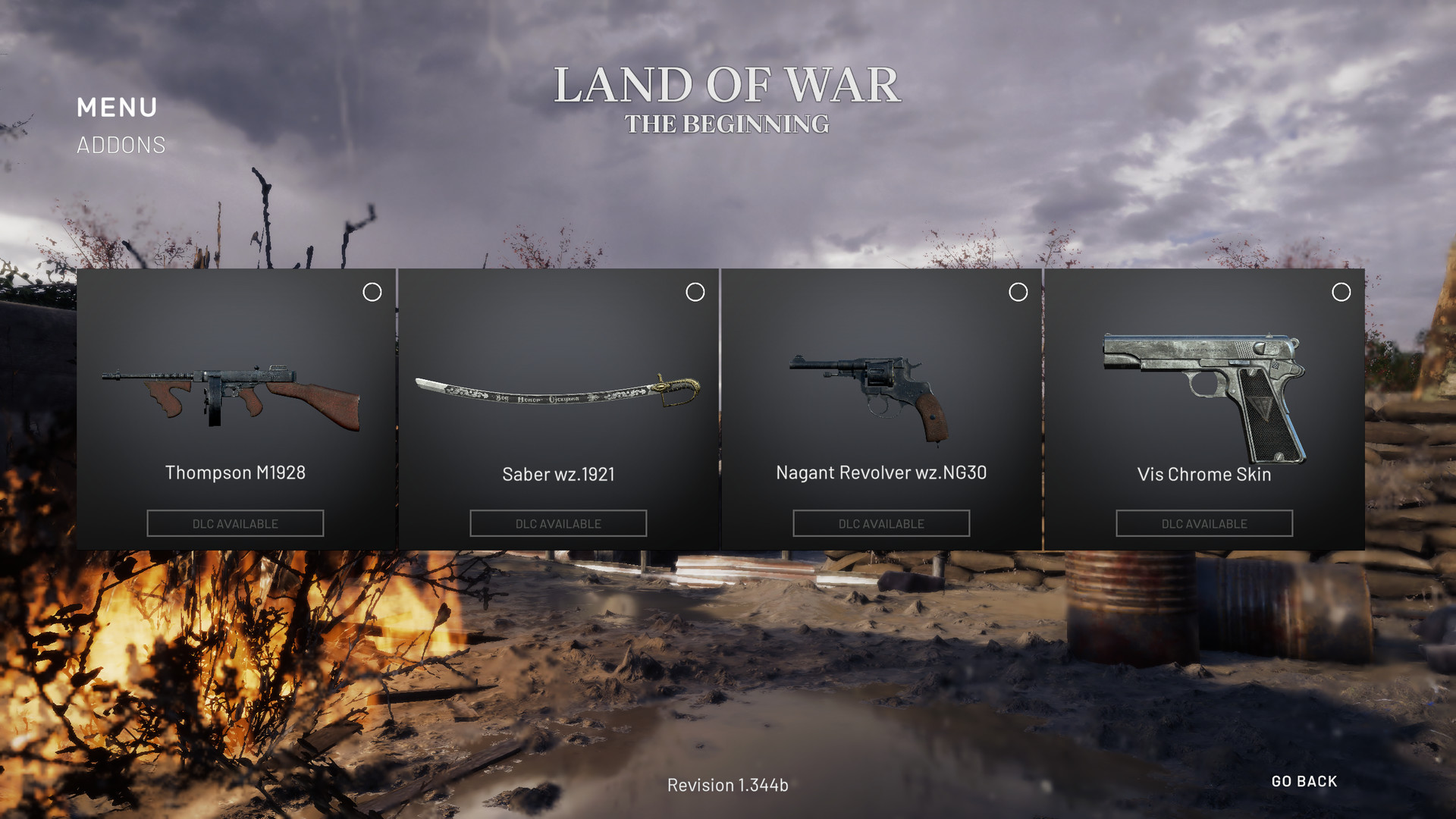Viewport: 1456px width, 819px height.
Task: Toggle the Nagant Revolver selection circle
Action: pos(1018,292)
